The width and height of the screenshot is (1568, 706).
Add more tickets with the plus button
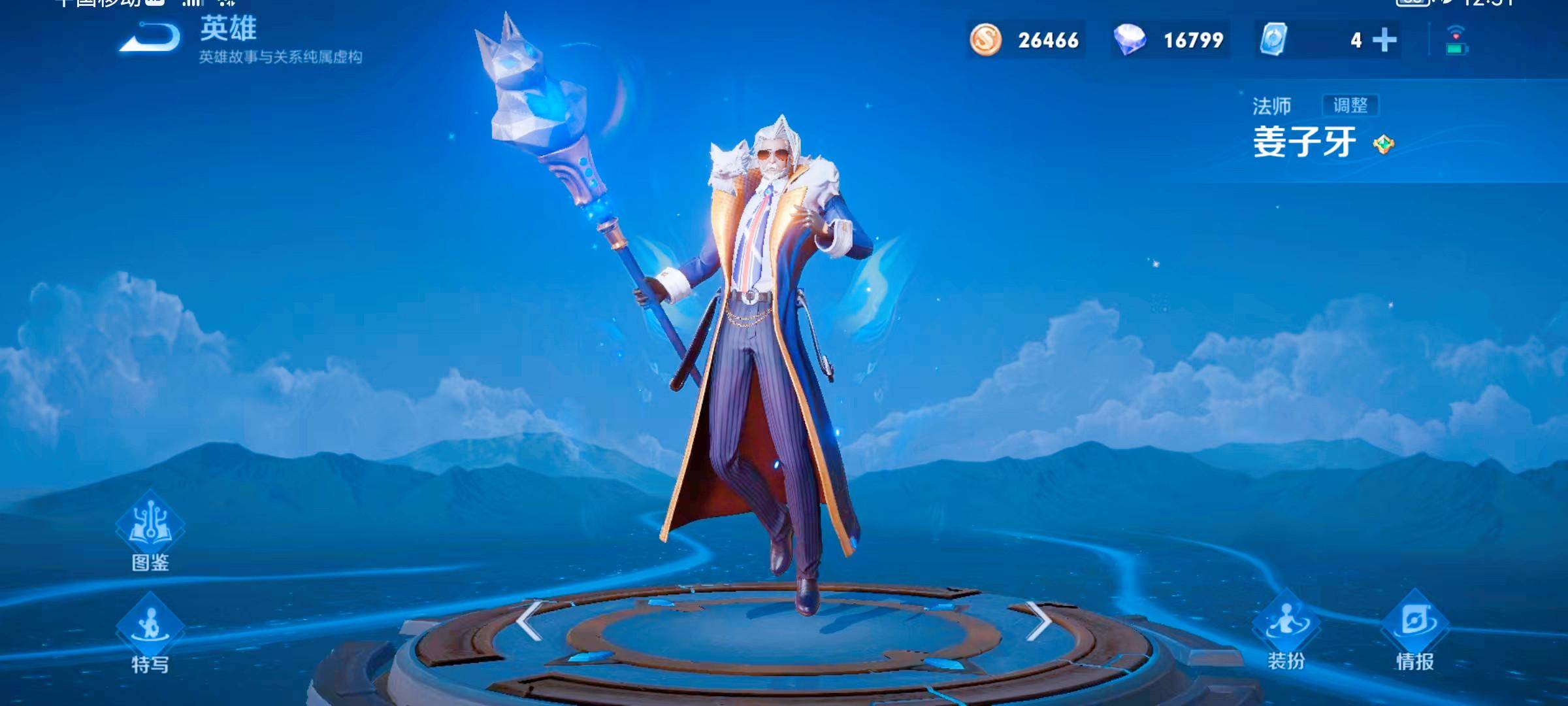[x=1384, y=41]
